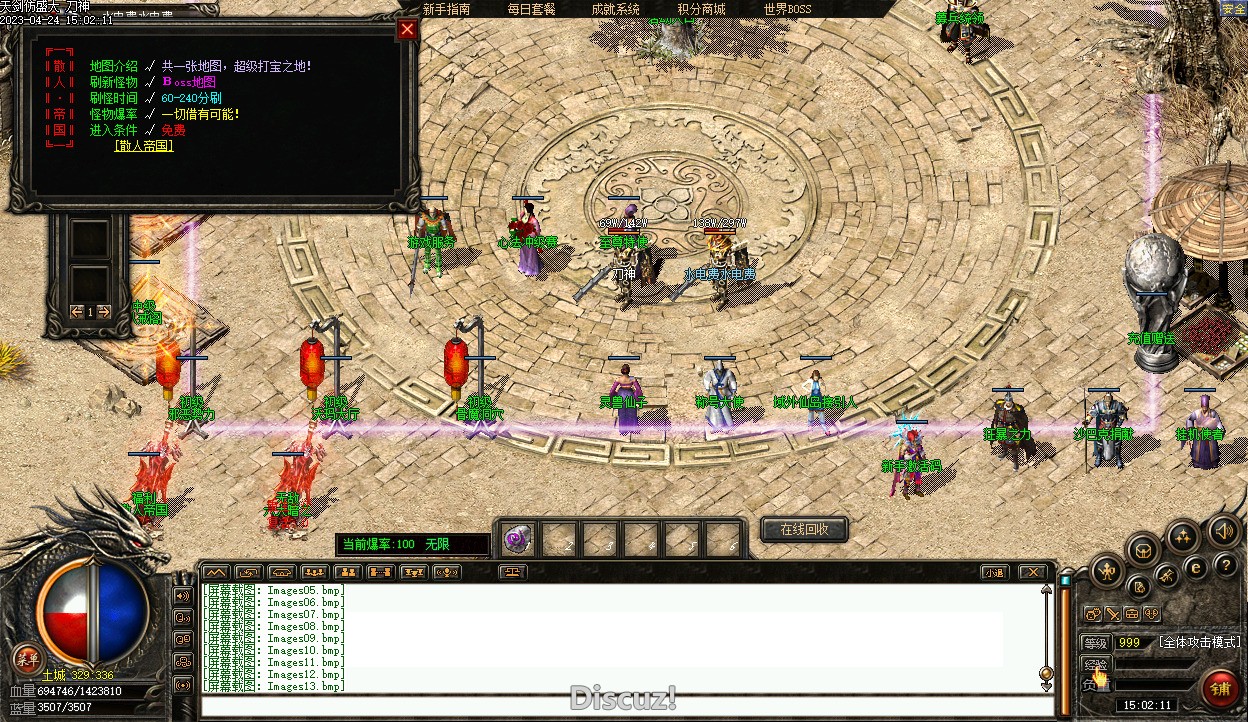Viewport: 1248px width, 722px height.
Task: Open help with the question mark icon
Action: [x=1226, y=565]
